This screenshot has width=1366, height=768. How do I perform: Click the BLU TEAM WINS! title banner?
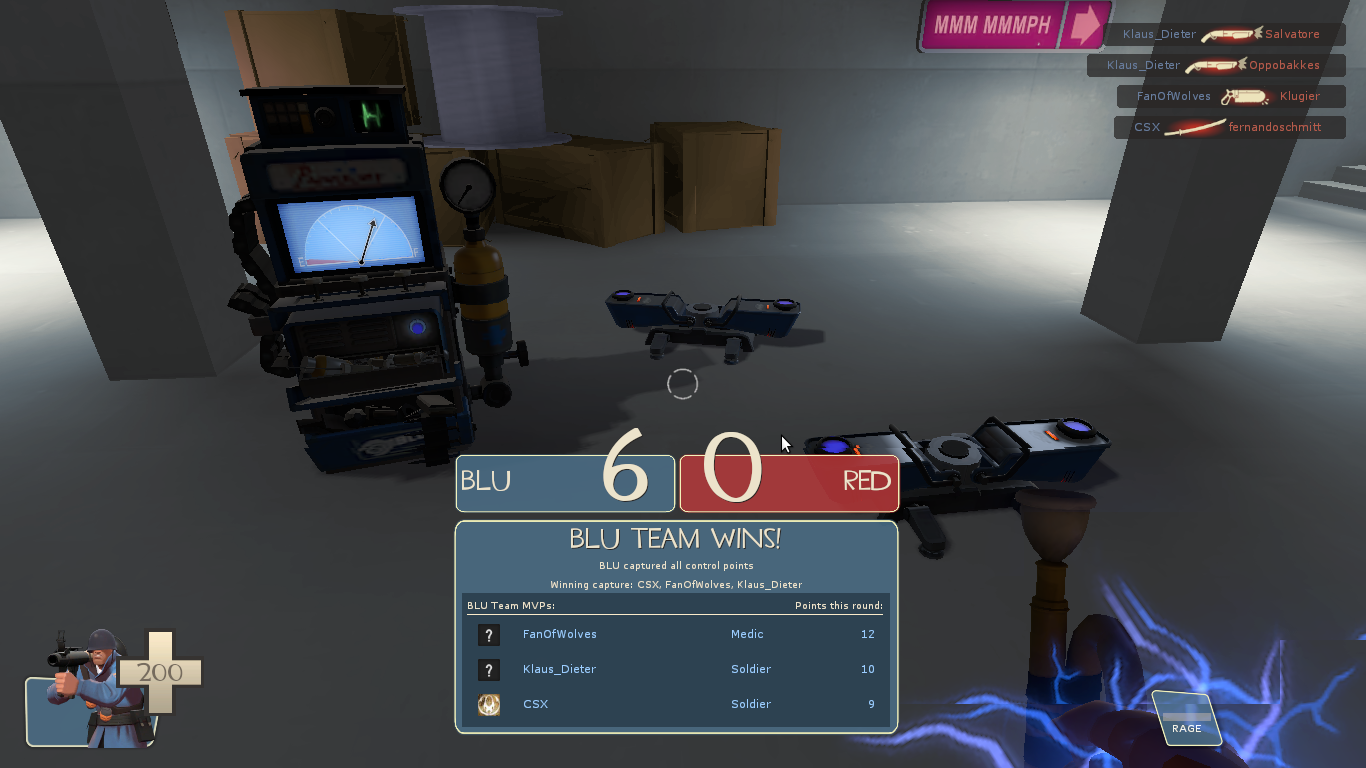(677, 538)
